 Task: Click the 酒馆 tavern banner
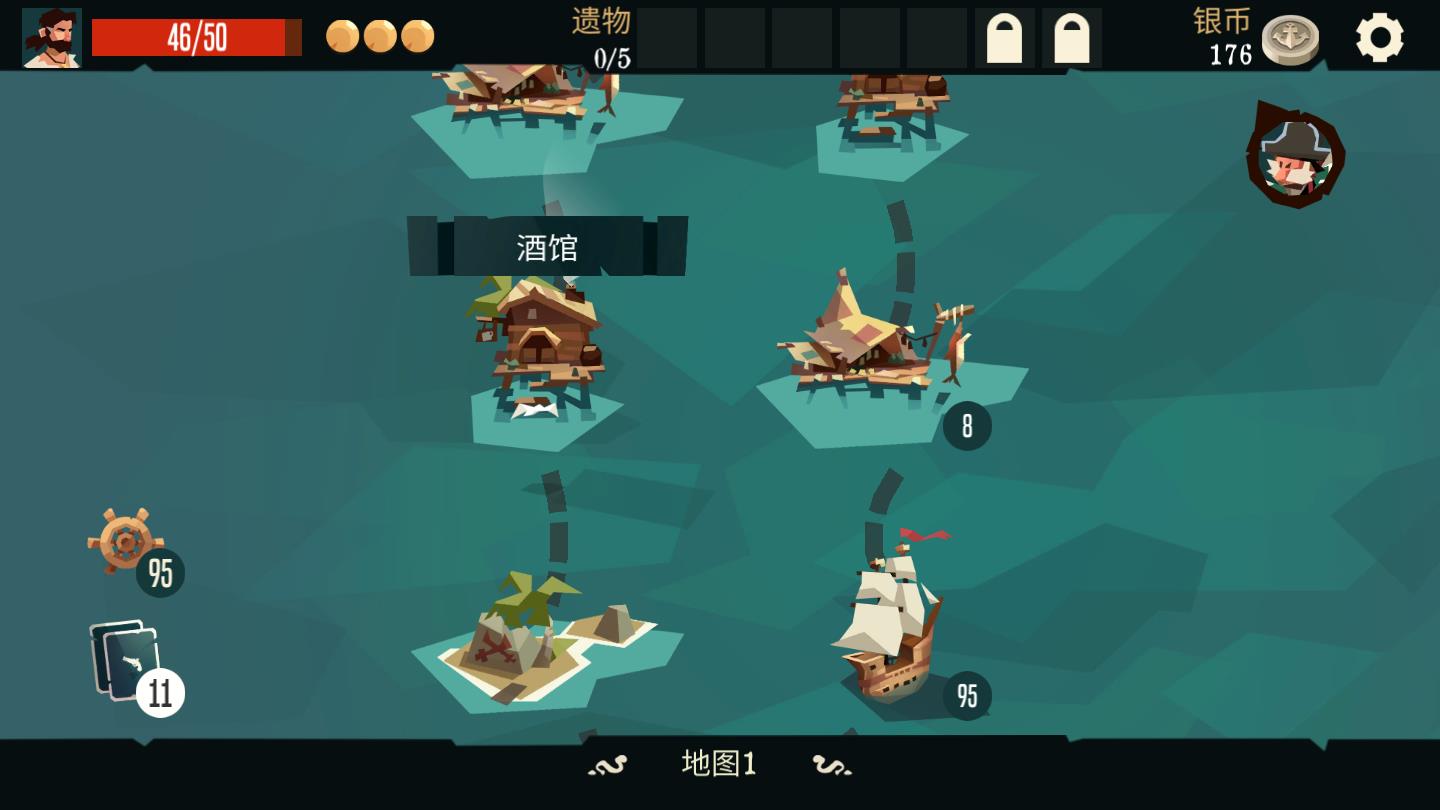pos(548,243)
